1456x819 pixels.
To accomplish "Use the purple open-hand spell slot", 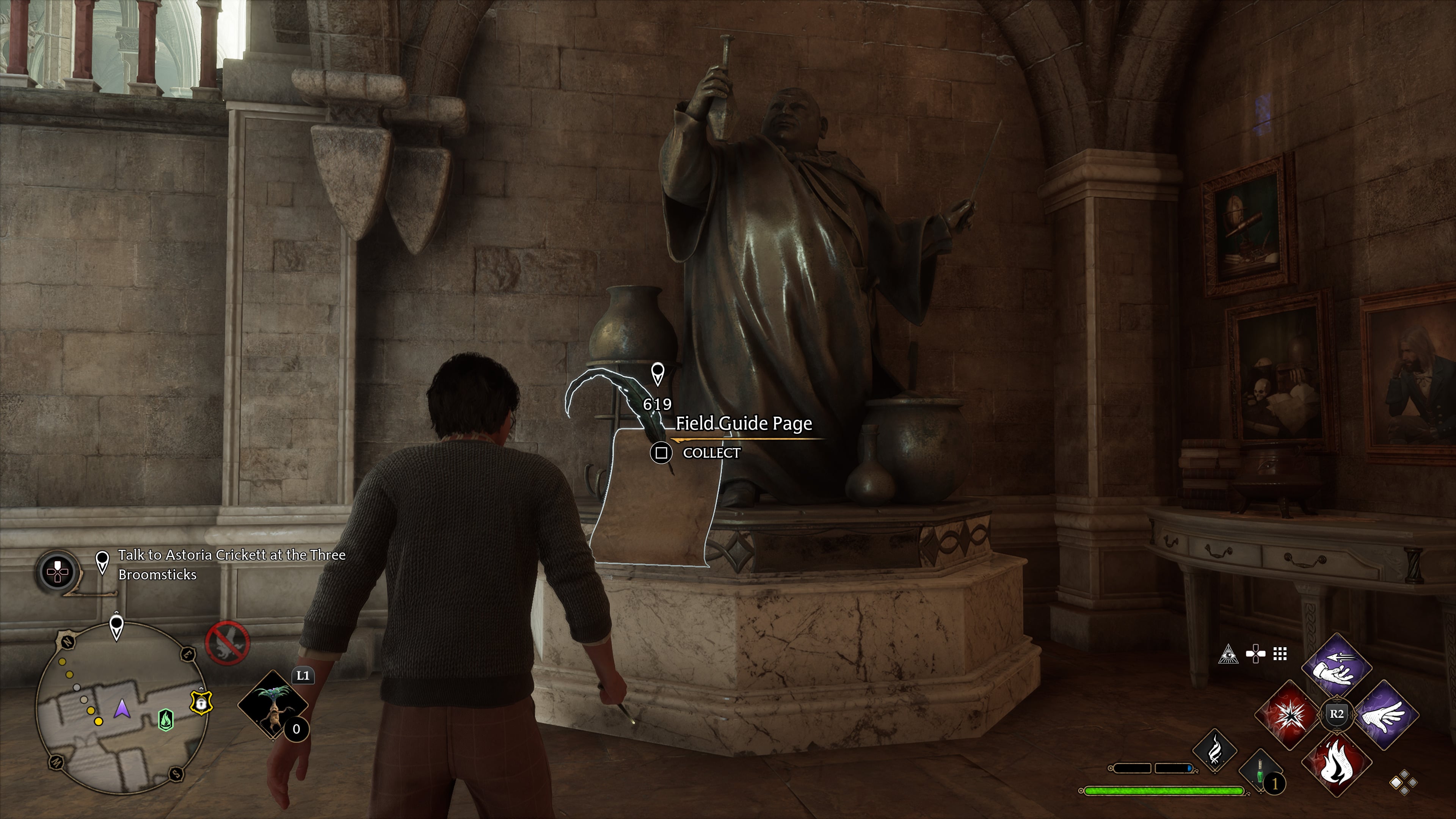I will [x=1385, y=715].
